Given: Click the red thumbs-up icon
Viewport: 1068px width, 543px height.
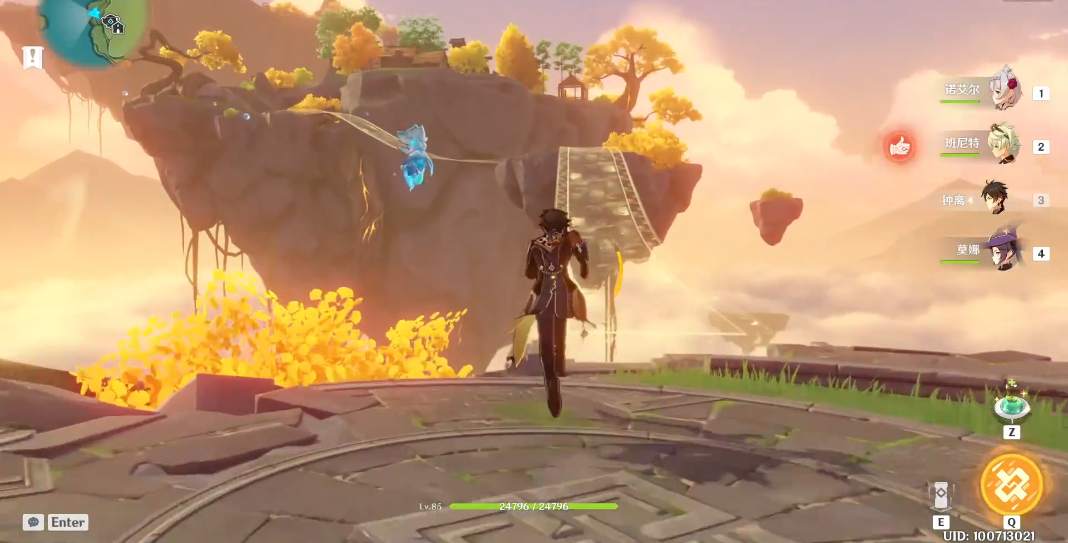Looking at the screenshot, I should [900, 147].
